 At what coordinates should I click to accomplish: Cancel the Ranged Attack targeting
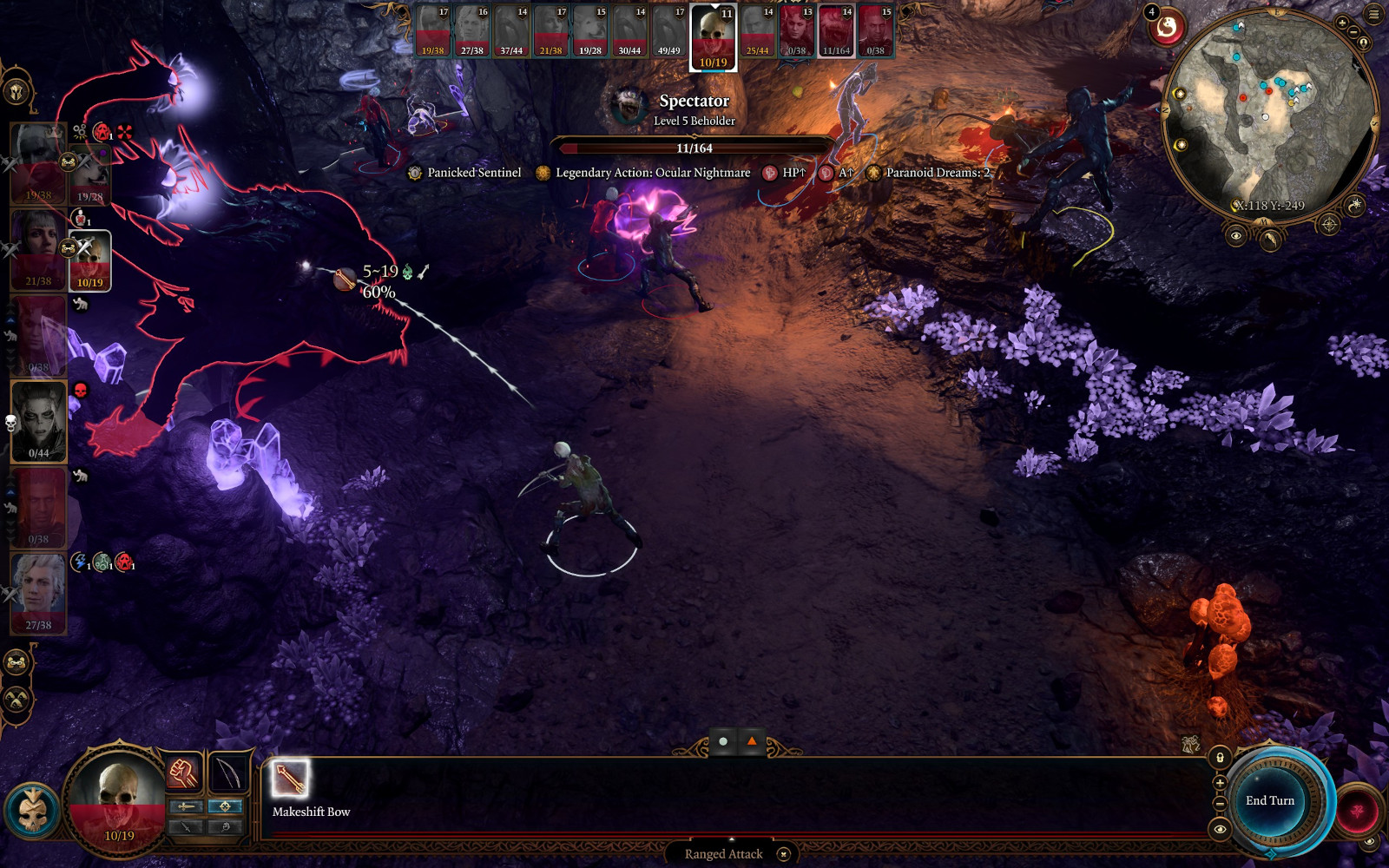tap(783, 854)
